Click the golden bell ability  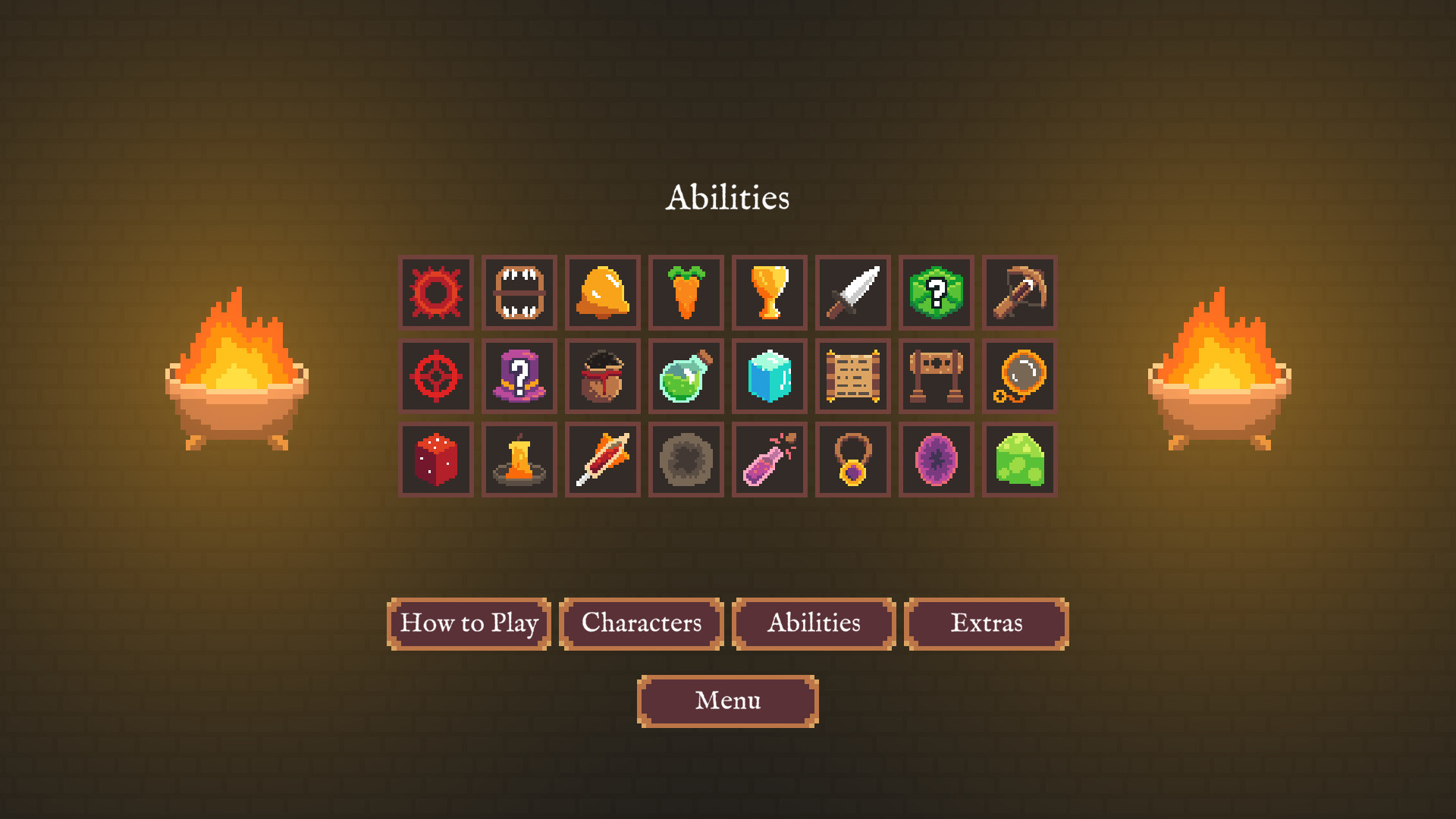pyautogui.click(x=603, y=293)
